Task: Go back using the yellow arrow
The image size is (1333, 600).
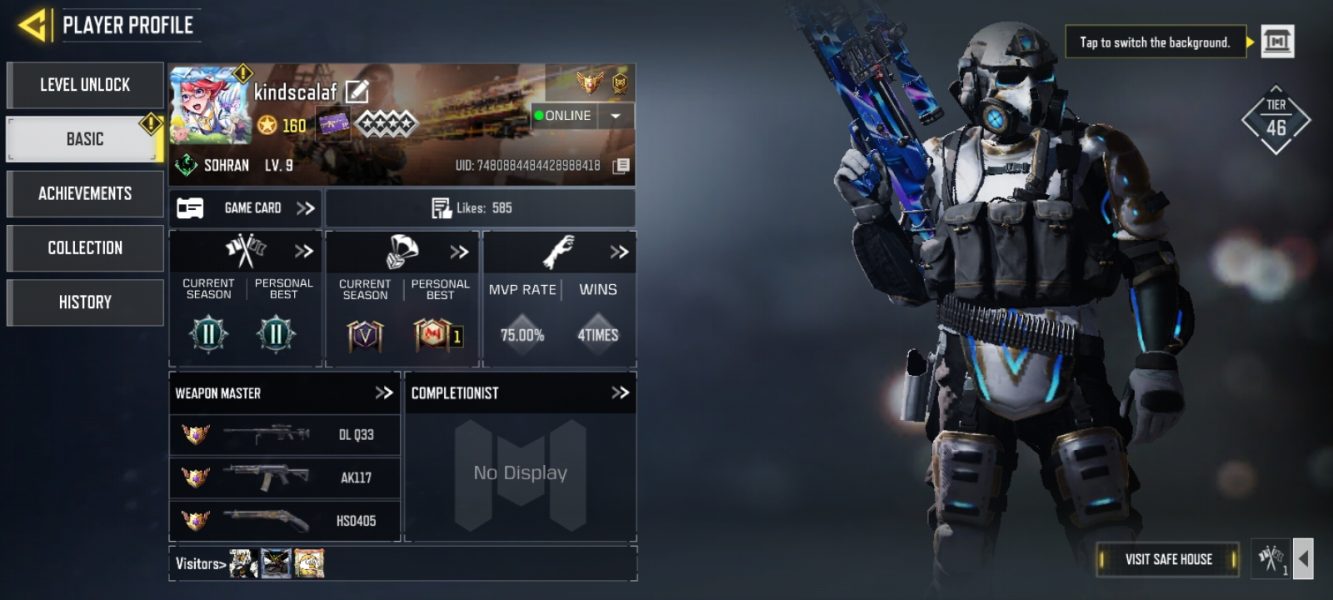Action: (x=33, y=25)
